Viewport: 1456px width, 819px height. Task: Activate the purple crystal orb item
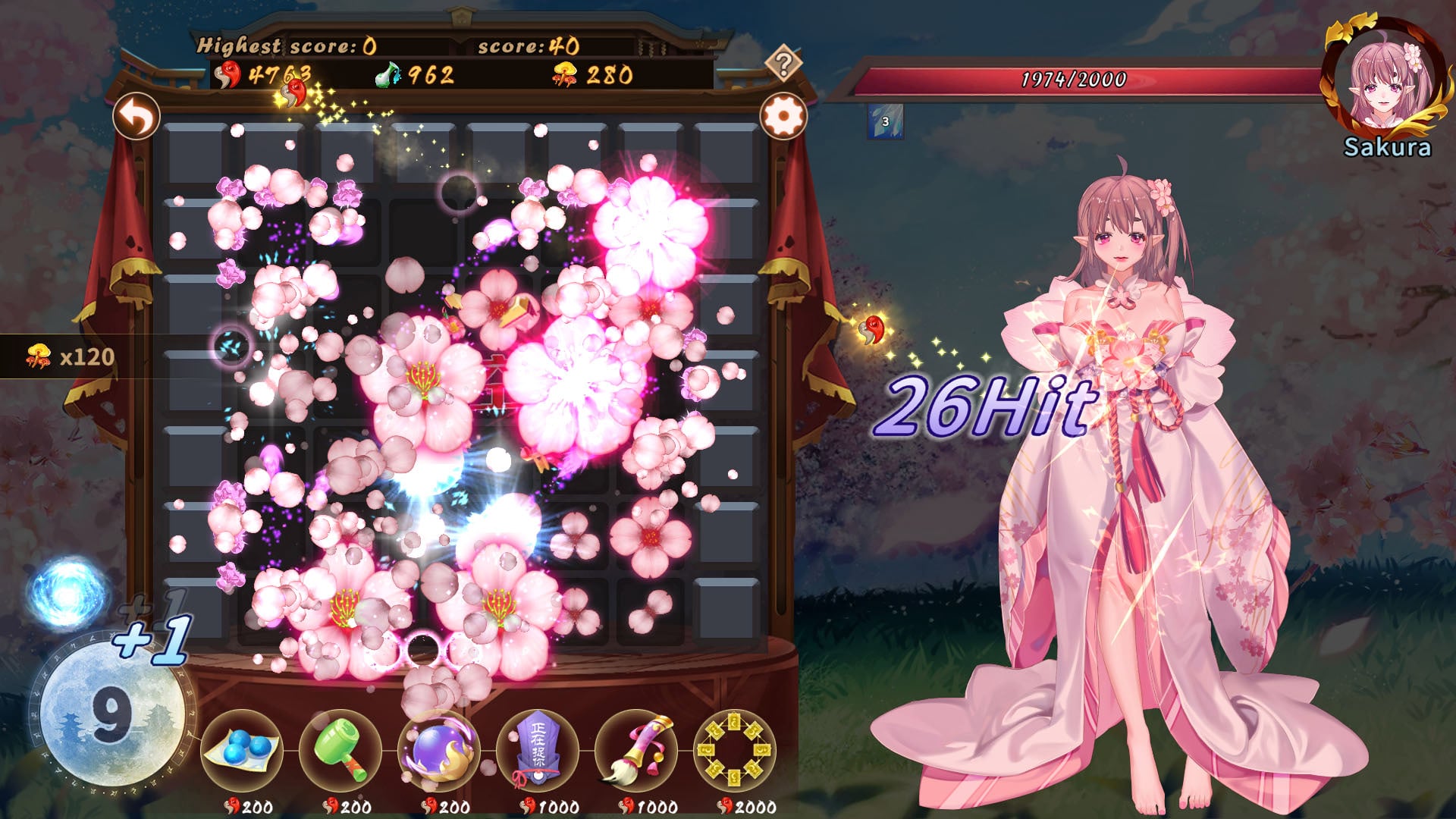point(438,751)
